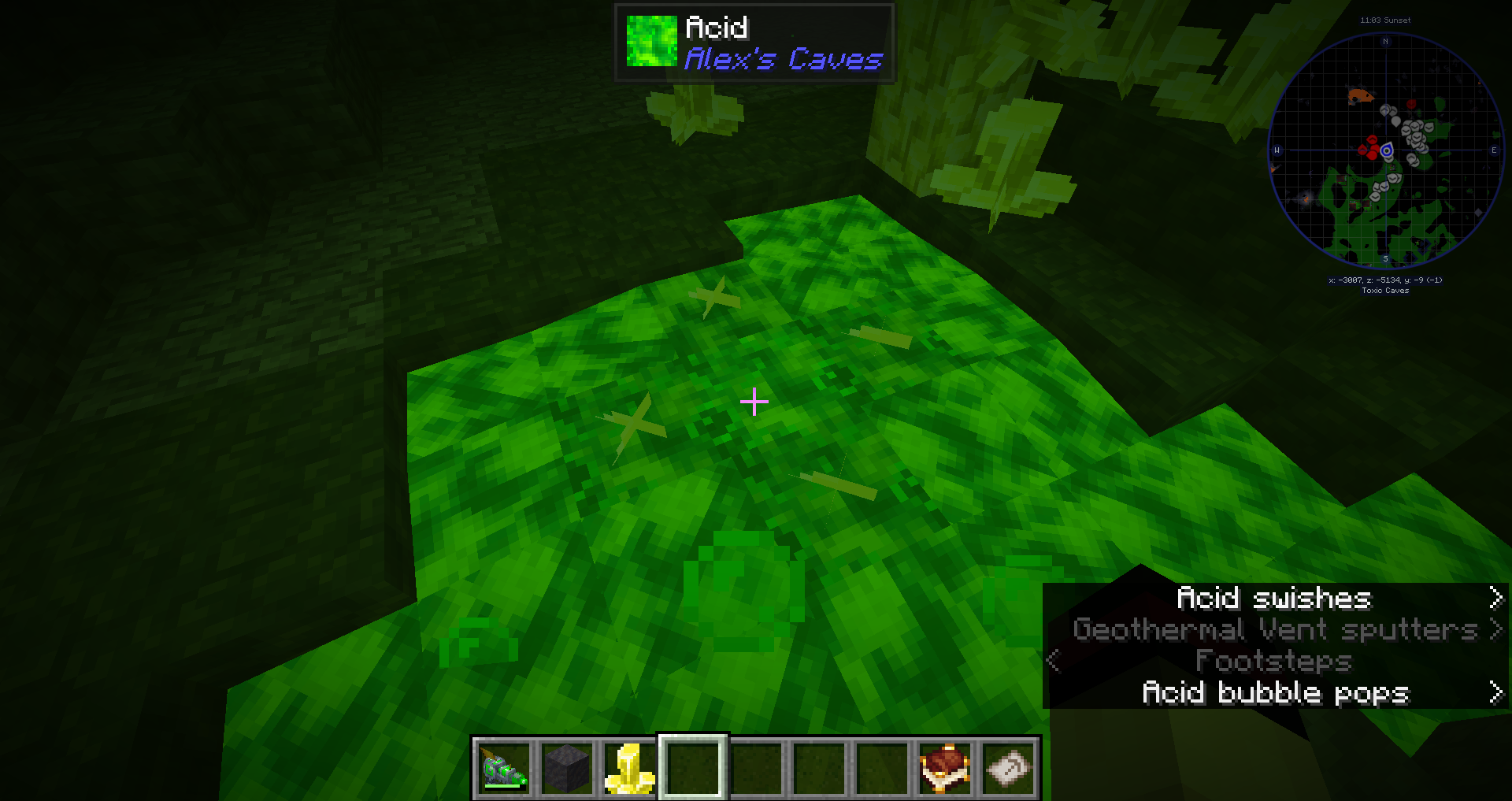Click the Toxic Caves biome label under the minimap
The image size is (1512, 801).
coord(1384,290)
